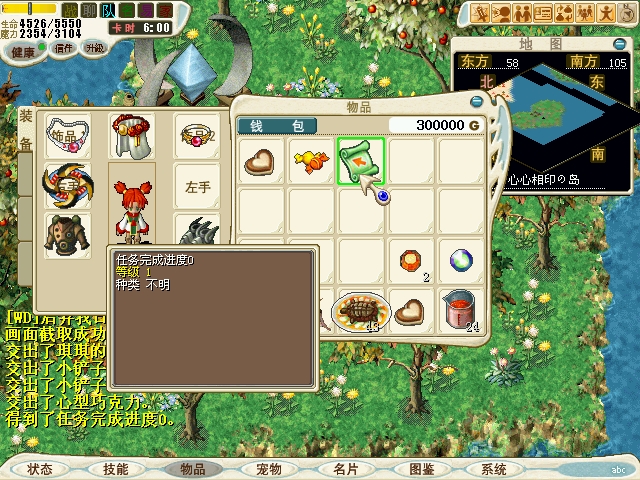Image resolution: width=640 pixels, height=480 pixels.
Task: Open the 宠物 pet tab
Action: coord(268,468)
